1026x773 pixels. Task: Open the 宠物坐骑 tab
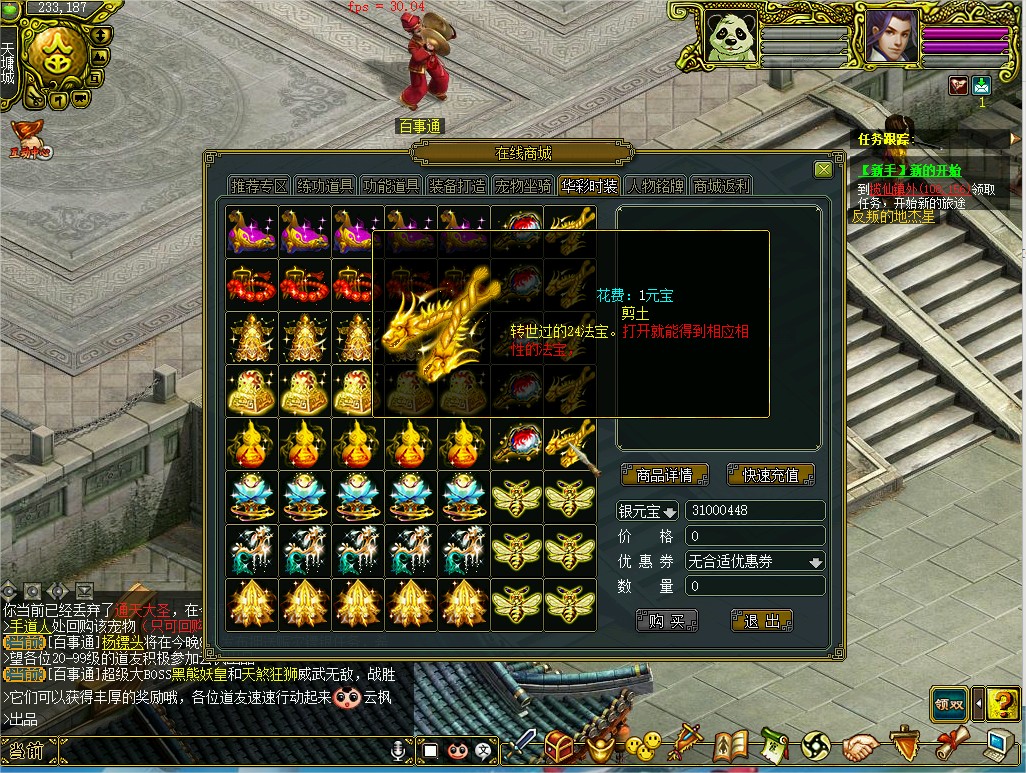pyautogui.click(x=523, y=186)
